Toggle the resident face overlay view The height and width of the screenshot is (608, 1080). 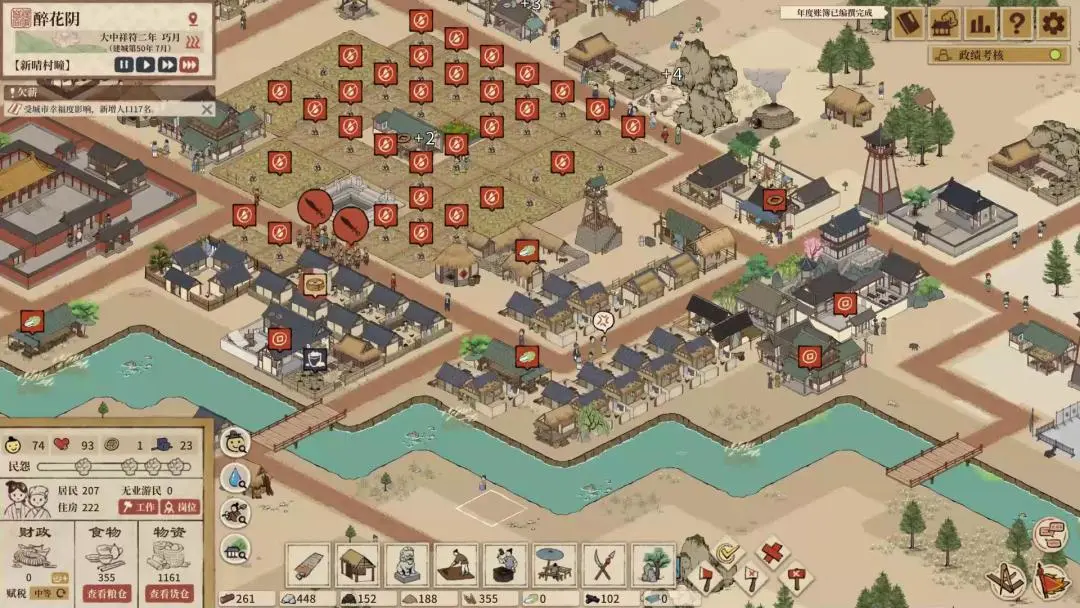click(x=235, y=441)
